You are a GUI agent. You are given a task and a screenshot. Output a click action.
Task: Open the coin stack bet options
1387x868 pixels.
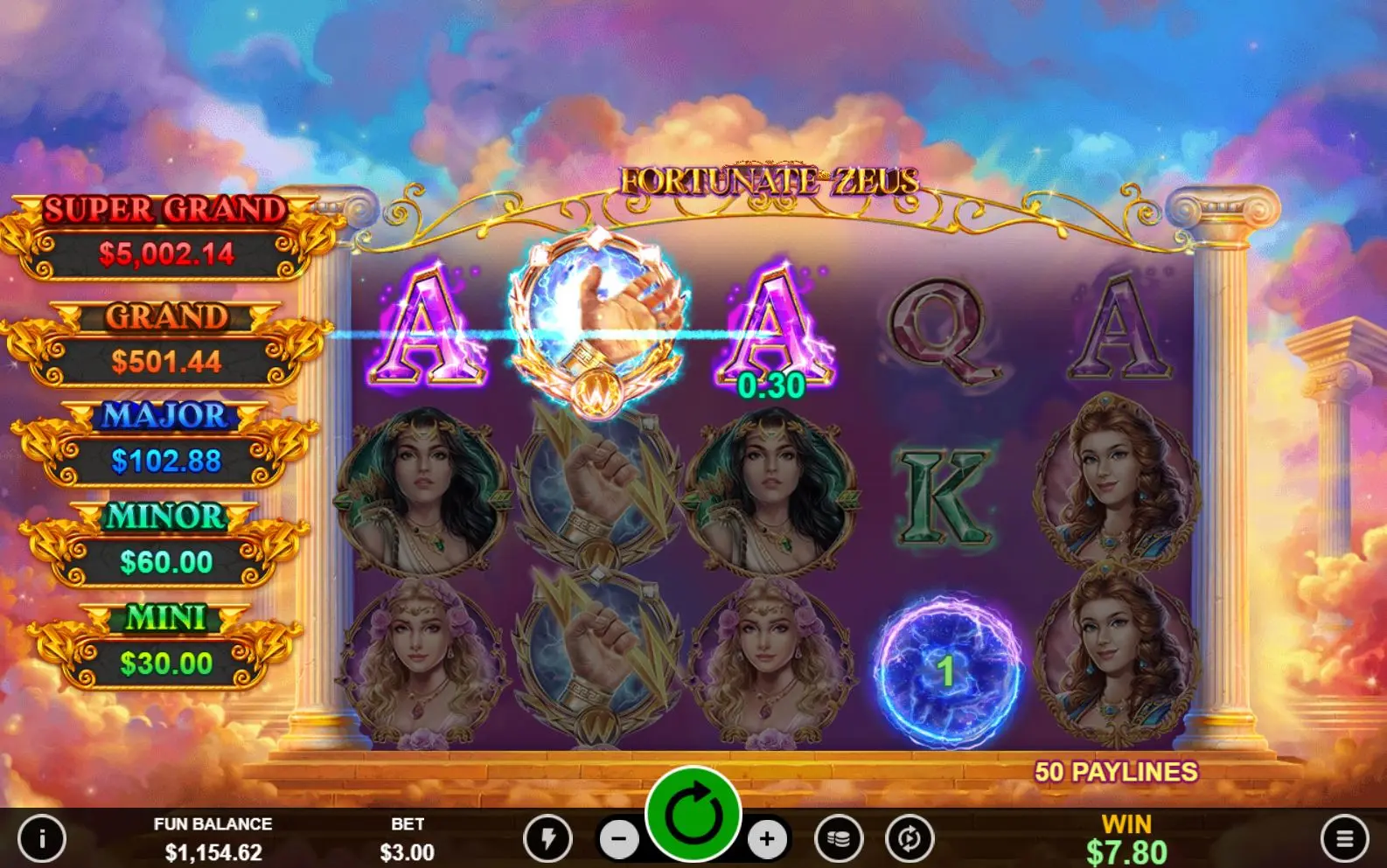[x=839, y=839]
